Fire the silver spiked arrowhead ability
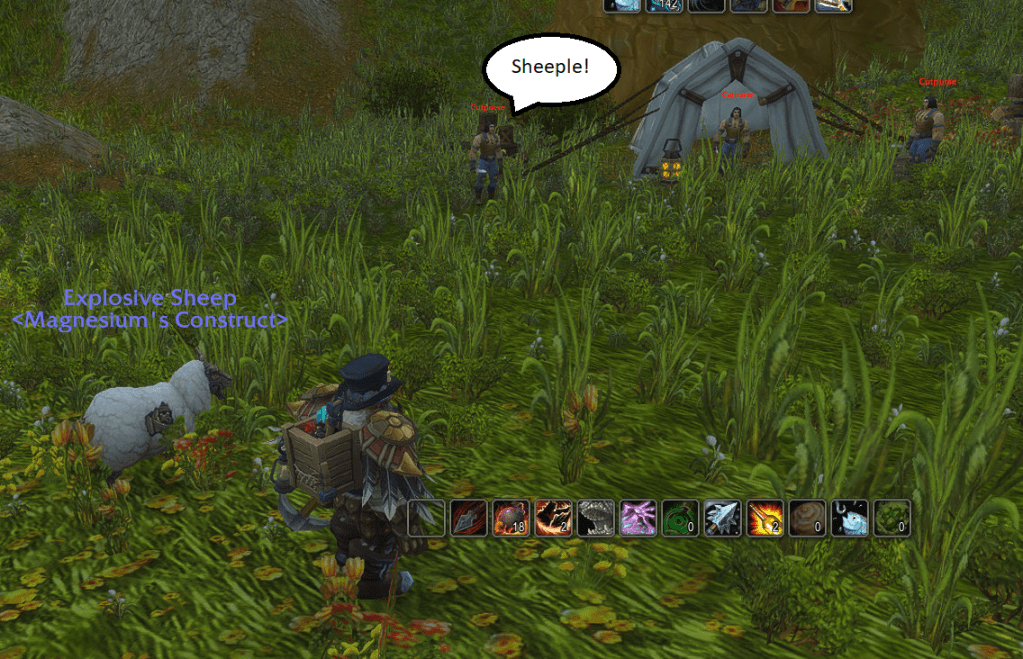Screen dimensions: 1023x659 tap(721, 518)
